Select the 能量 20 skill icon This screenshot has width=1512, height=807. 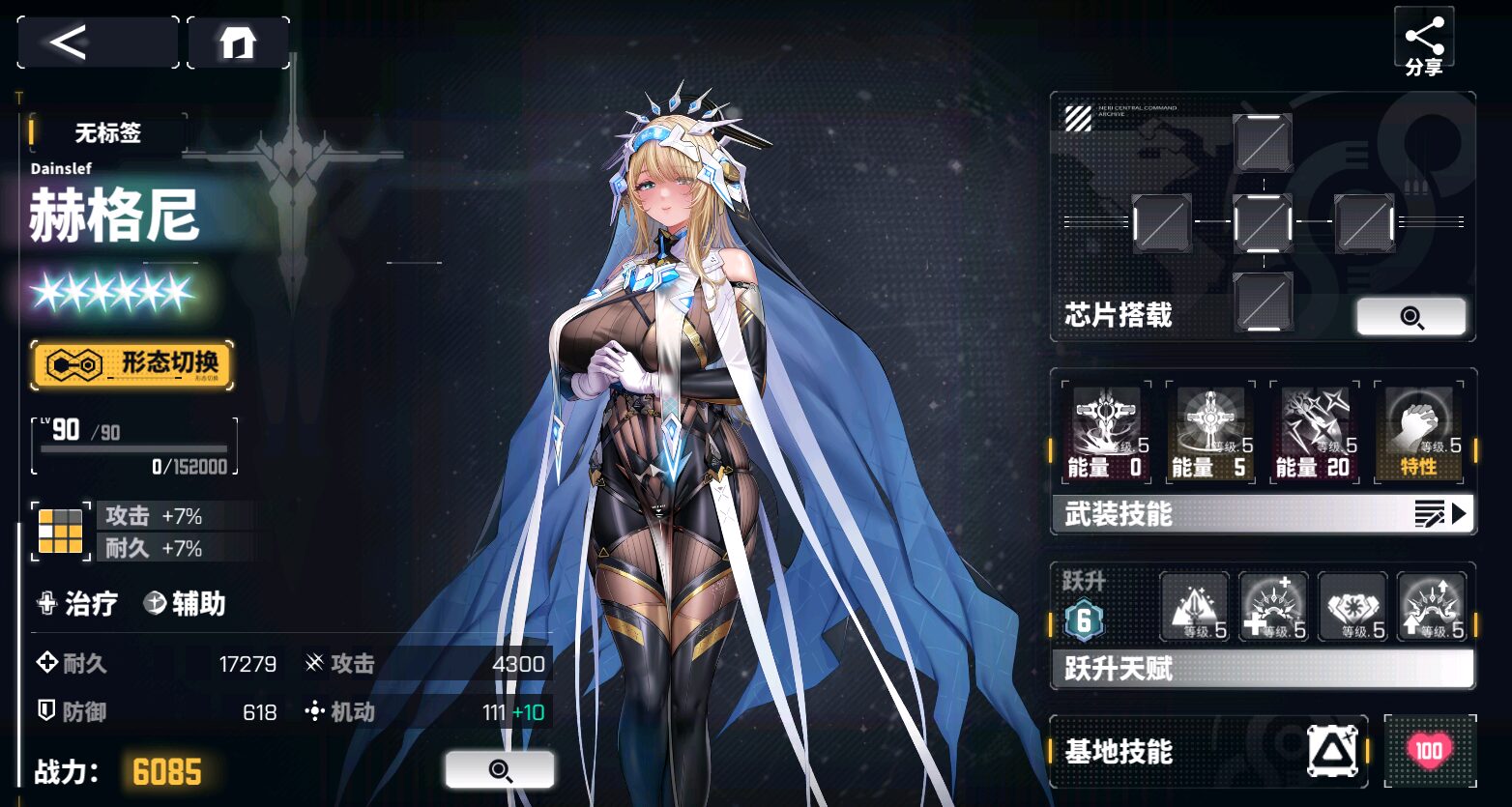pos(1314,432)
